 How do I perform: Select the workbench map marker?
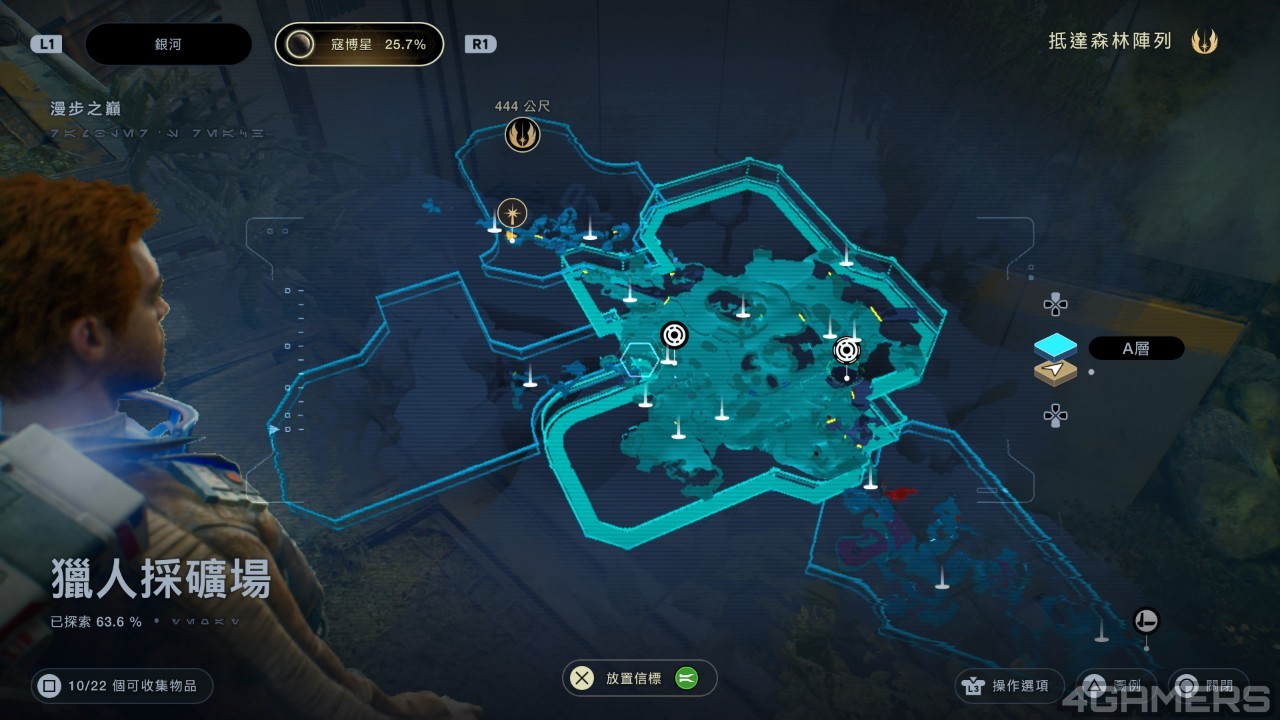tap(1146, 621)
